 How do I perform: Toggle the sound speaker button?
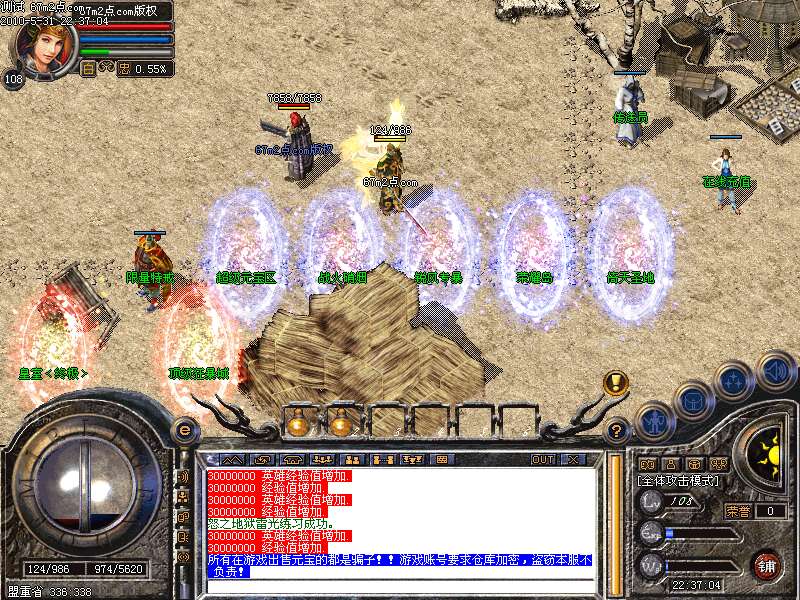[x=775, y=370]
